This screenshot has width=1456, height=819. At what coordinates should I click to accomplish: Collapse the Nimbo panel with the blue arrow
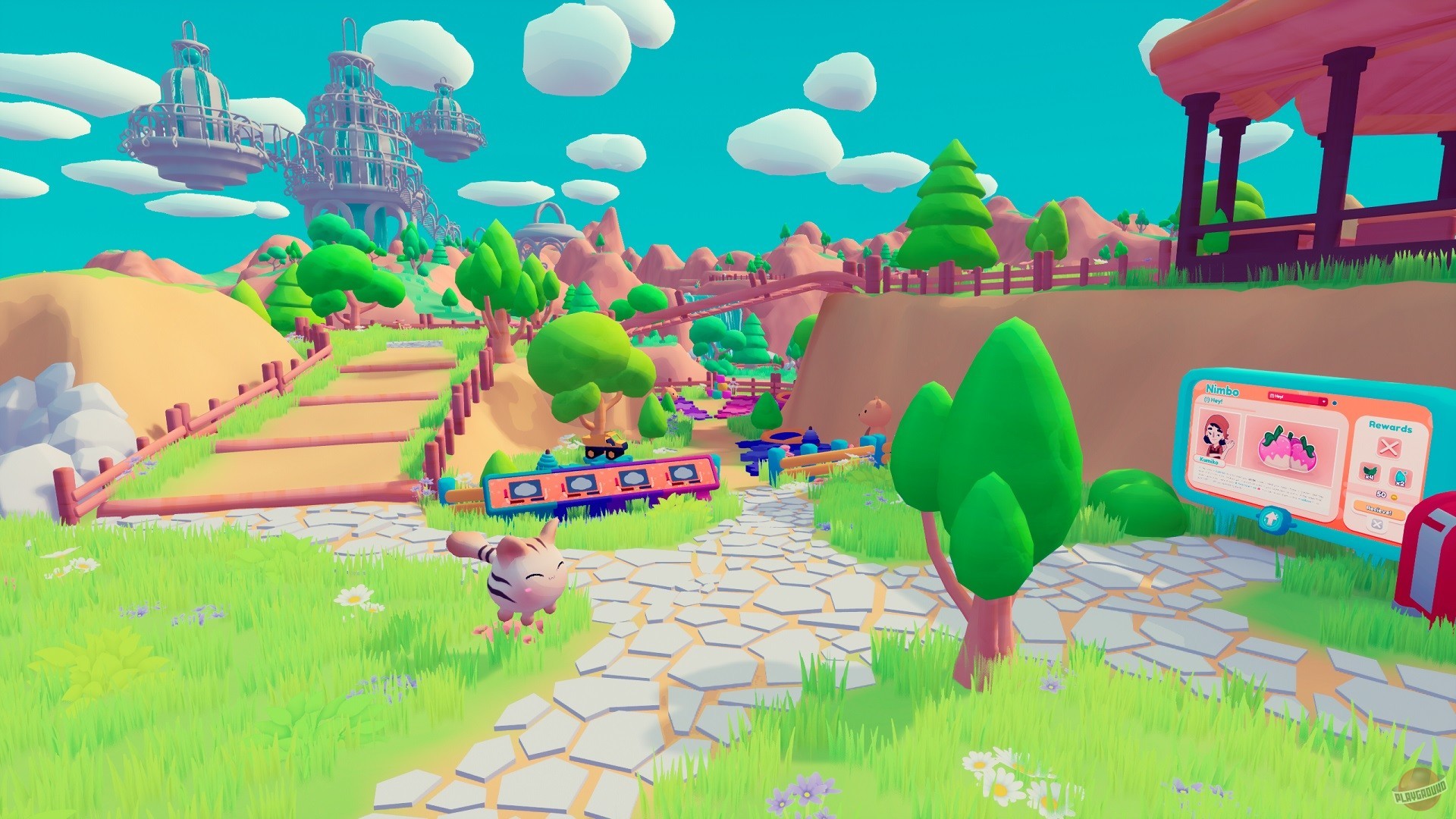(x=1272, y=518)
